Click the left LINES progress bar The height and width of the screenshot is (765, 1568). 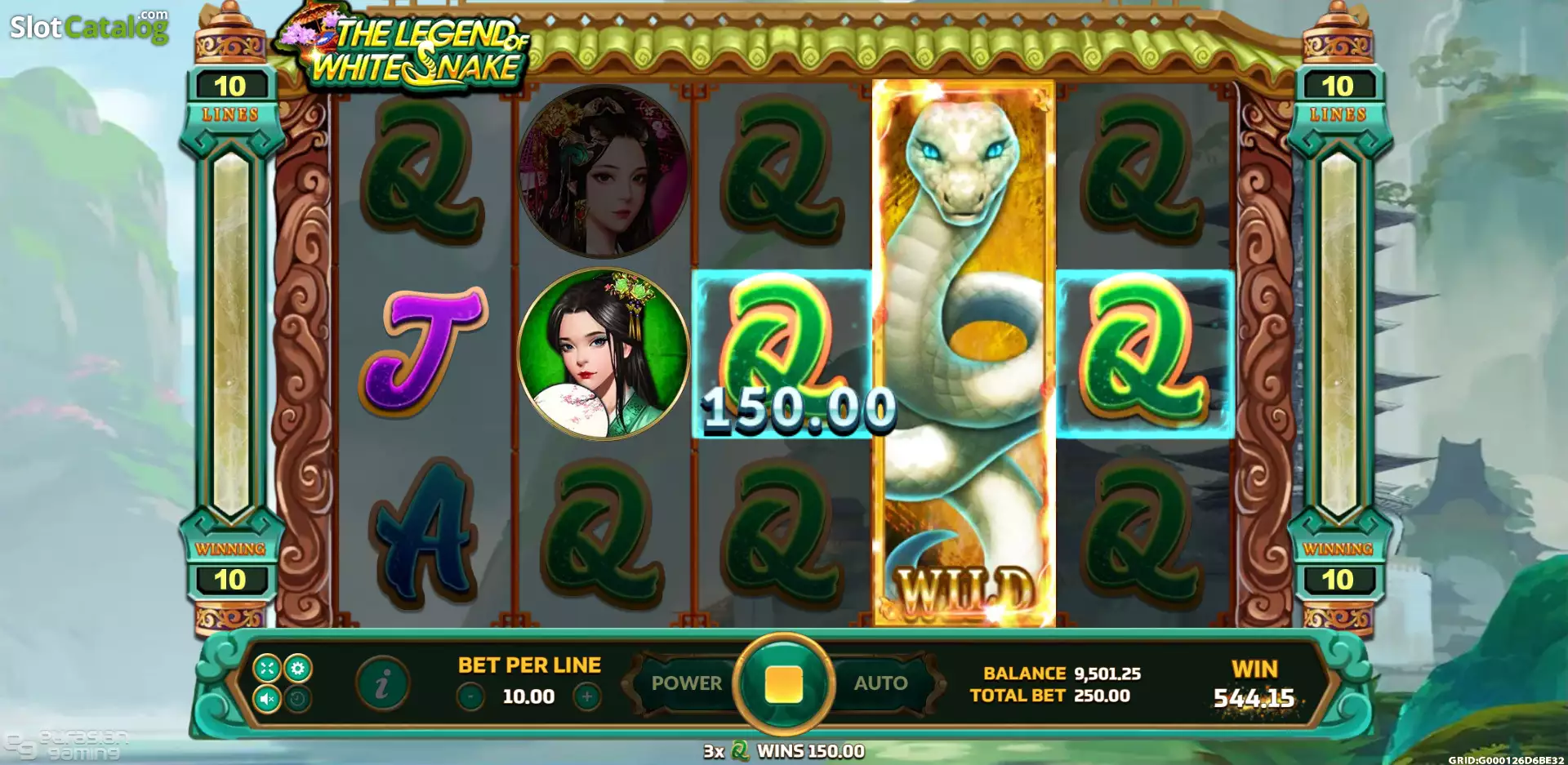pos(231,327)
